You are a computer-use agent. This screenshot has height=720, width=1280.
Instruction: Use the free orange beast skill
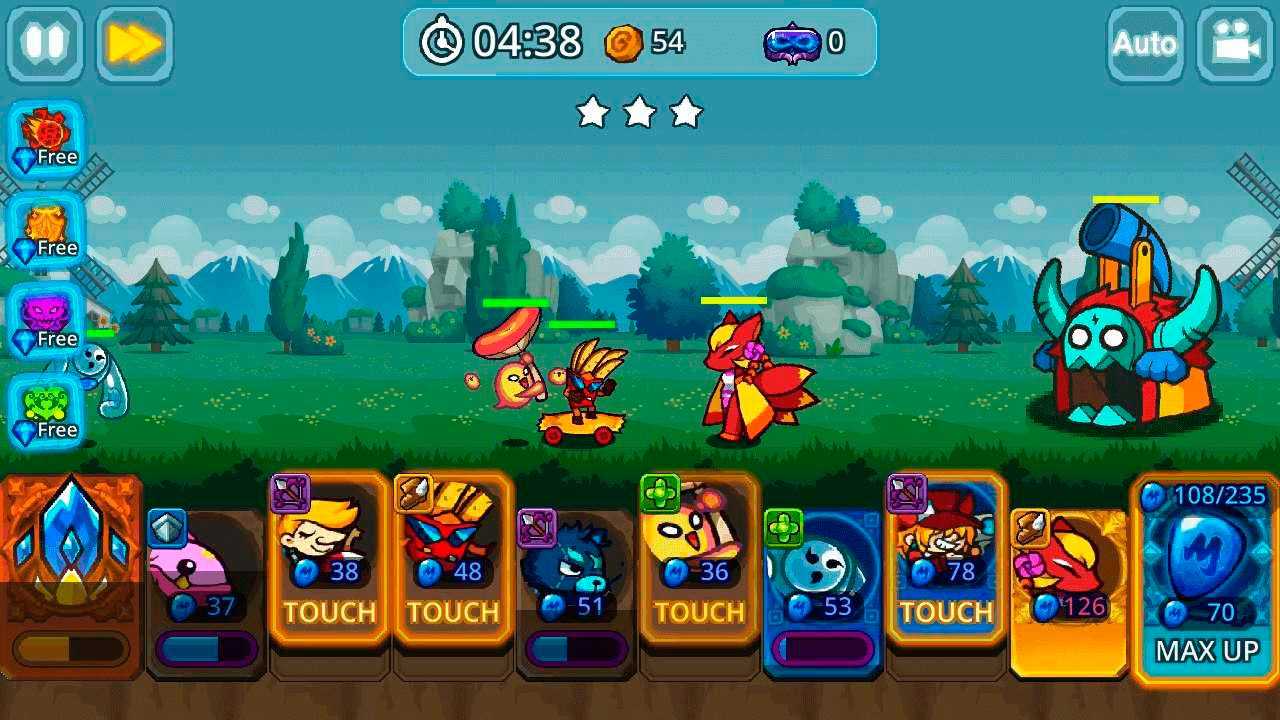(46, 230)
